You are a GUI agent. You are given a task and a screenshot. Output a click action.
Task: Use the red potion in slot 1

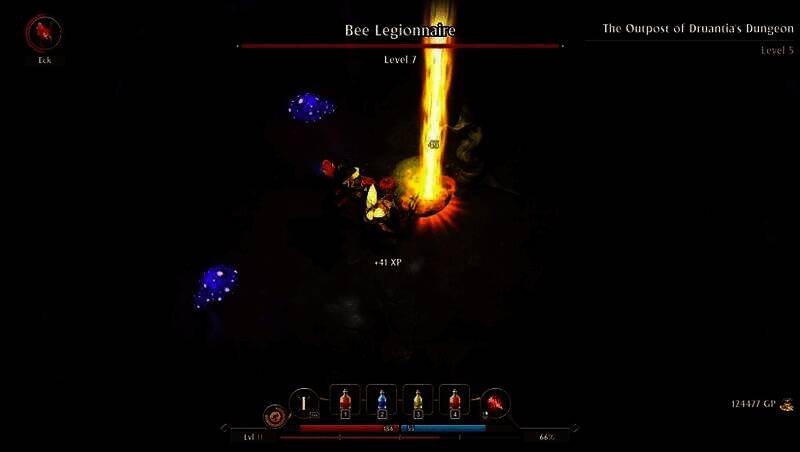tap(346, 402)
